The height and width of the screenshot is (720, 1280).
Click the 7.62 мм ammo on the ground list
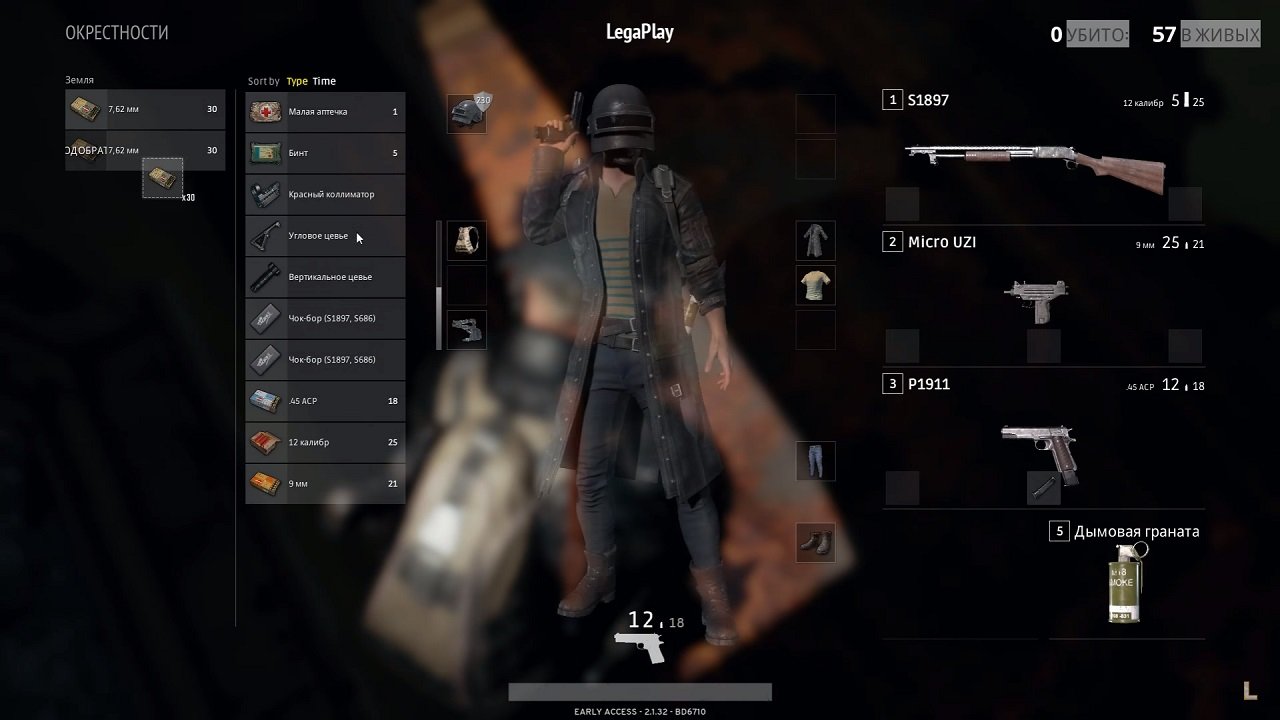(85, 108)
